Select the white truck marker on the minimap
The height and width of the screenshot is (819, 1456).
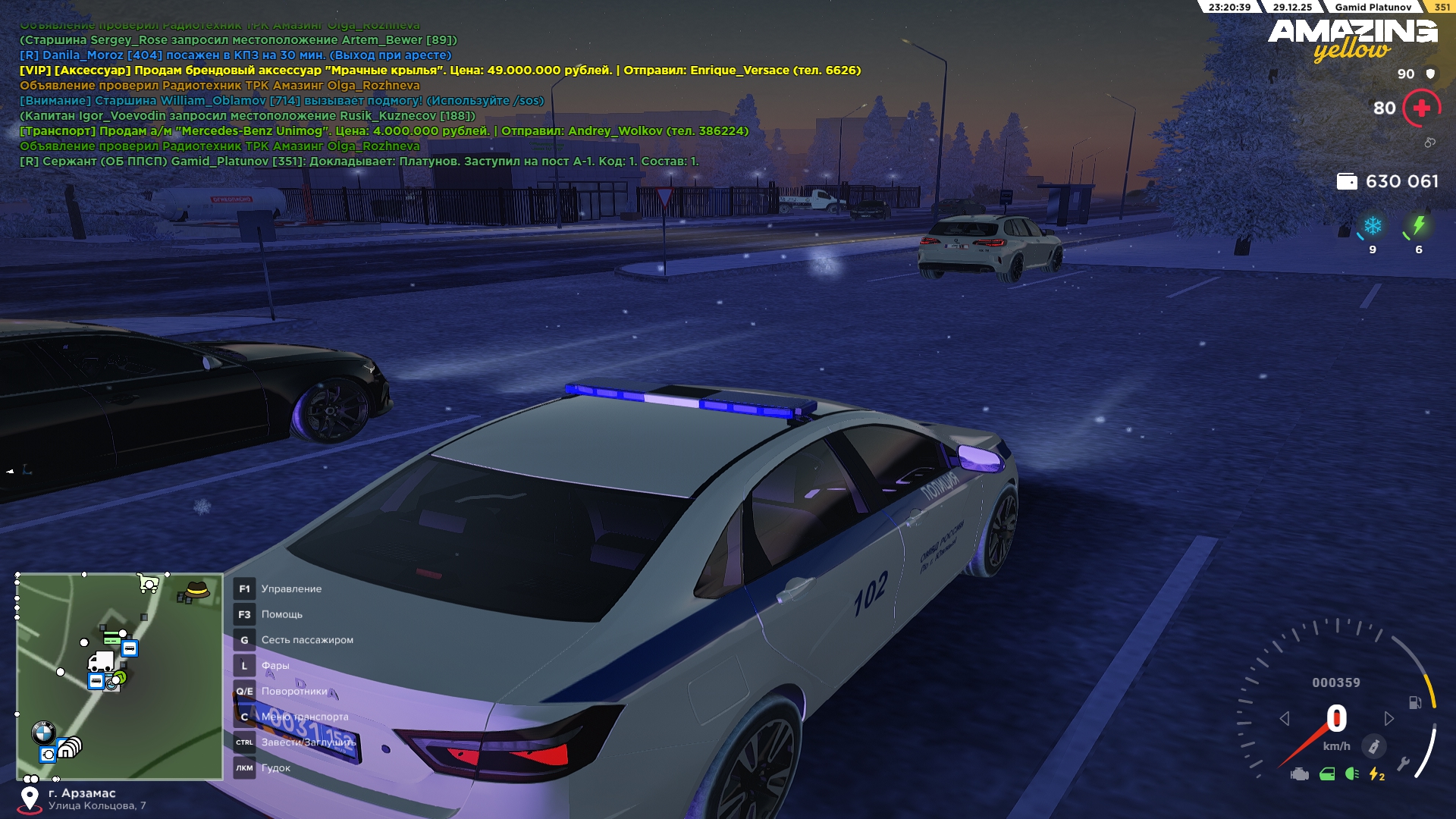pos(101,662)
